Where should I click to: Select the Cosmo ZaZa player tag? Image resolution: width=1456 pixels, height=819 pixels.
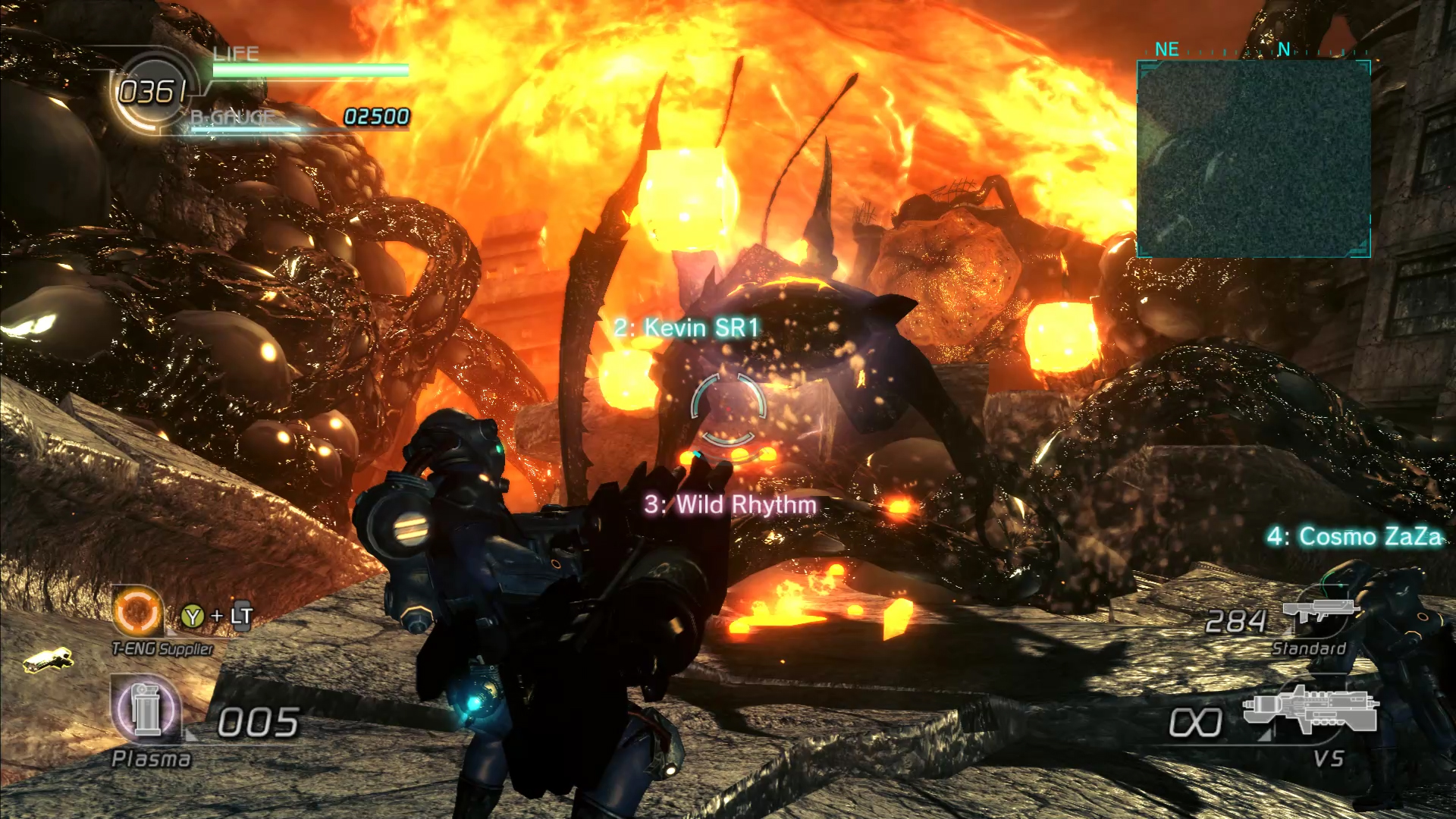(x=1354, y=536)
